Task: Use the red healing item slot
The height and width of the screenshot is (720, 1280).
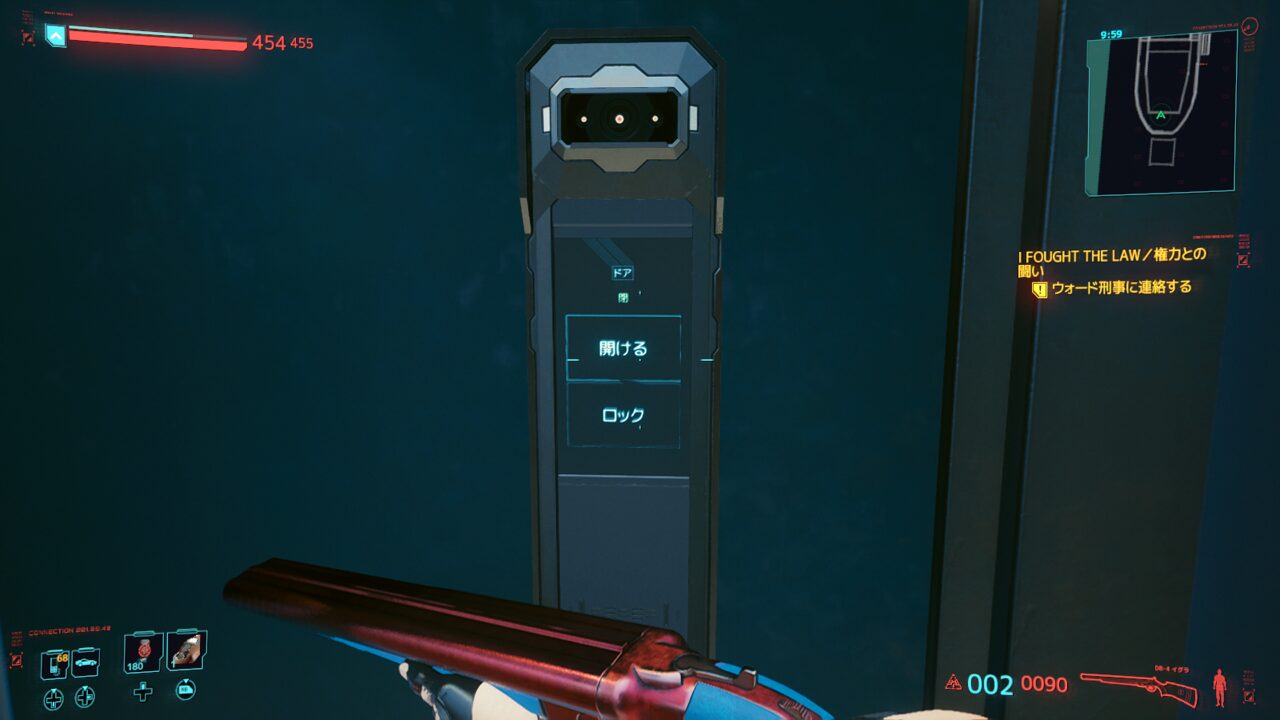Action: coord(143,653)
